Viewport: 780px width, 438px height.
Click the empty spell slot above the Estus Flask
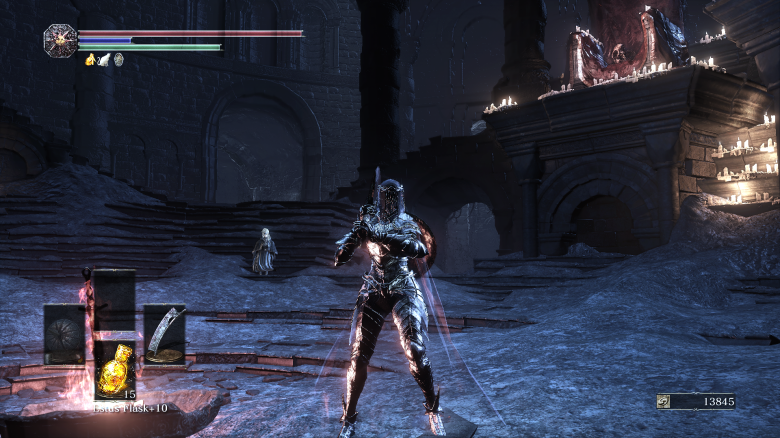coord(114,299)
